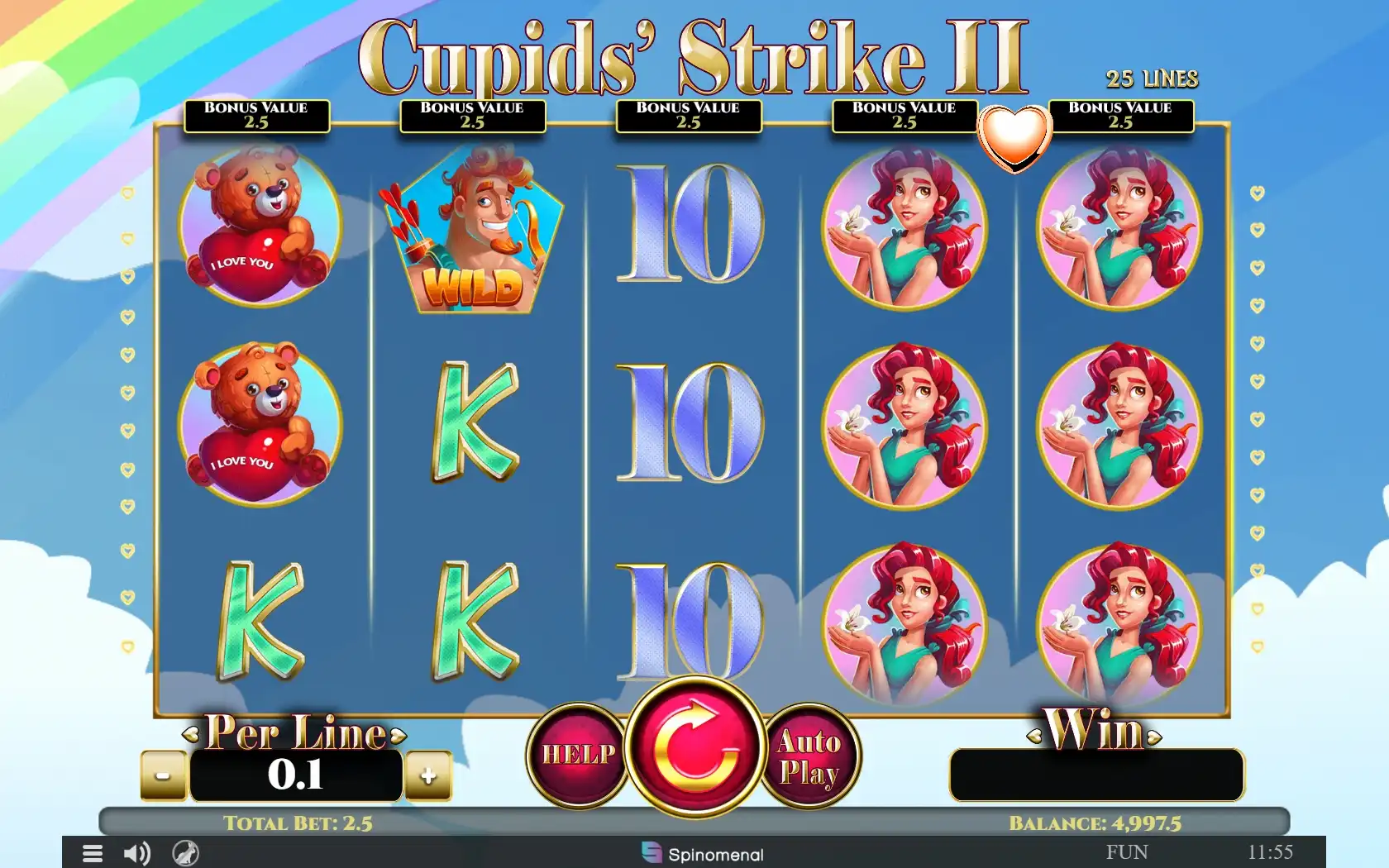Image resolution: width=1389 pixels, height=868 pixels.
Task: Toggle the sound speaker icon
Action: click(136, 853)
